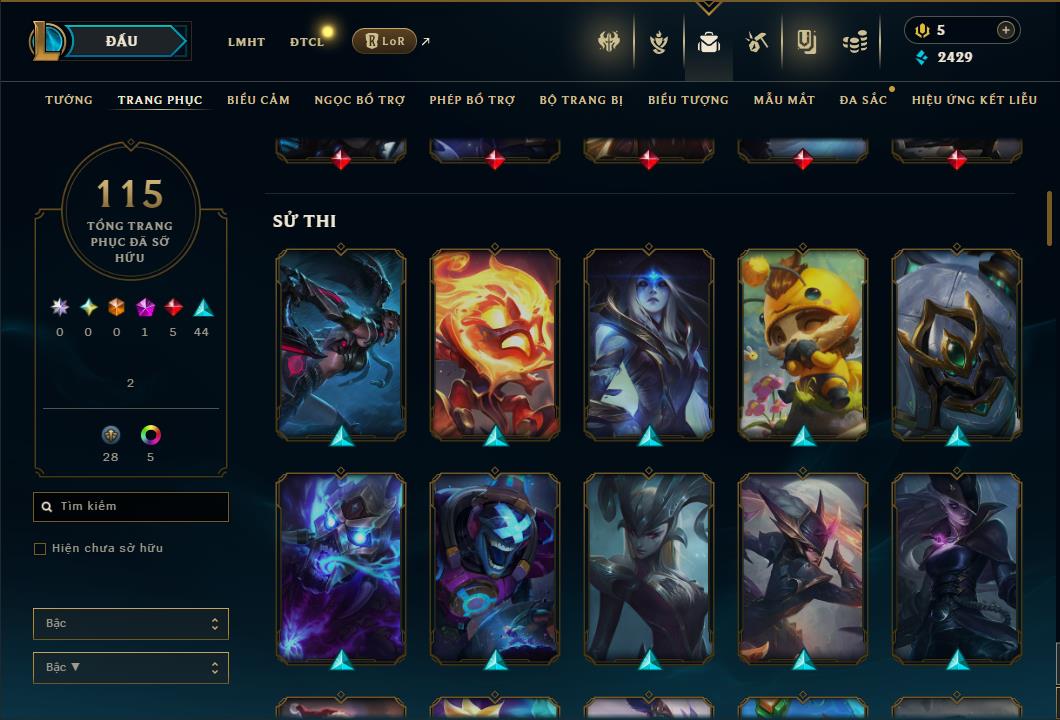Image resolution: width=1060 pixels, height=720 pixels.
Task: Choose the fiery Infernal Amumu skin card
Action: (495, 344)
